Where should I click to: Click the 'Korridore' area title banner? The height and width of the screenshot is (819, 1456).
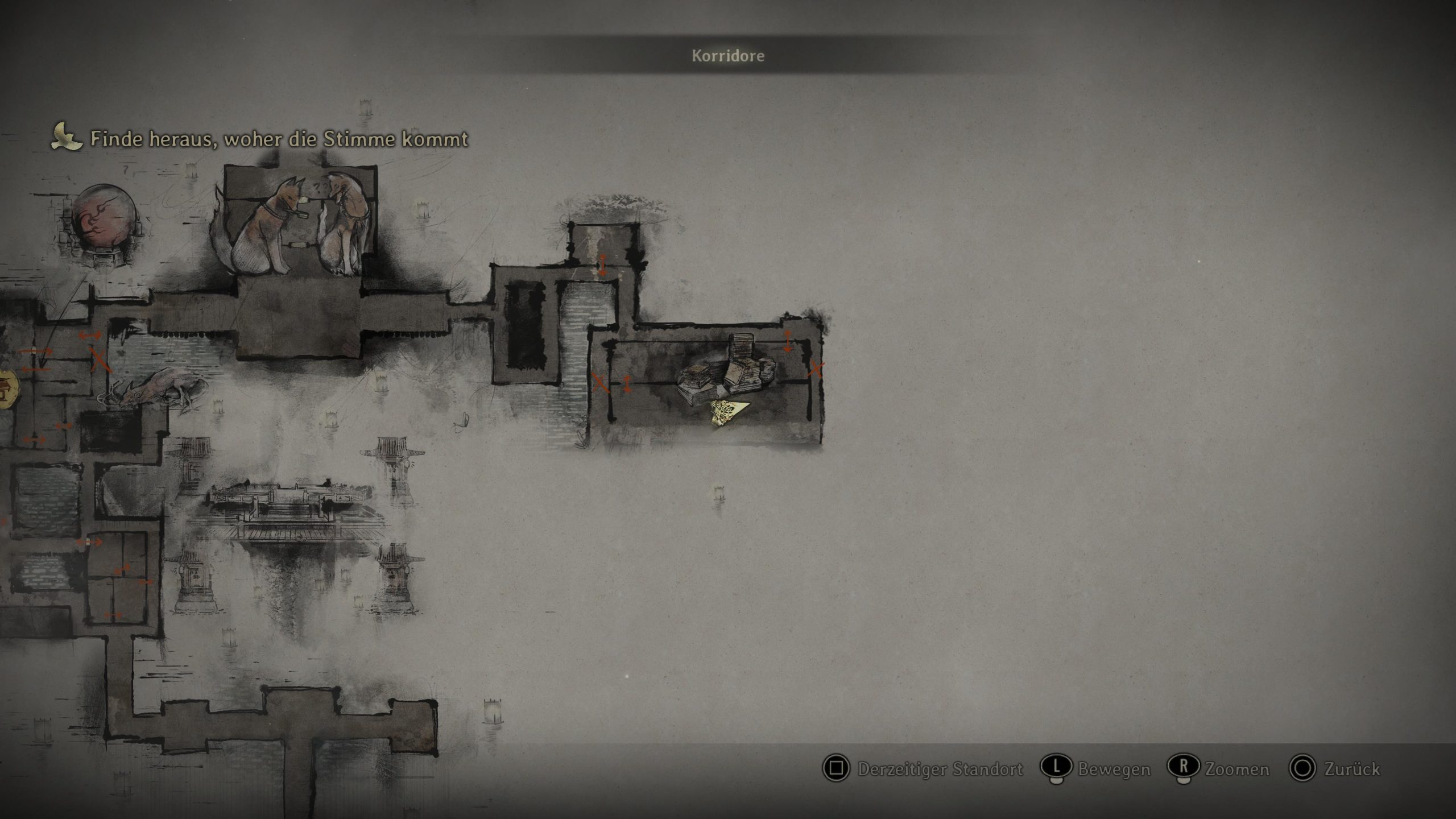[x=727, y=56]
